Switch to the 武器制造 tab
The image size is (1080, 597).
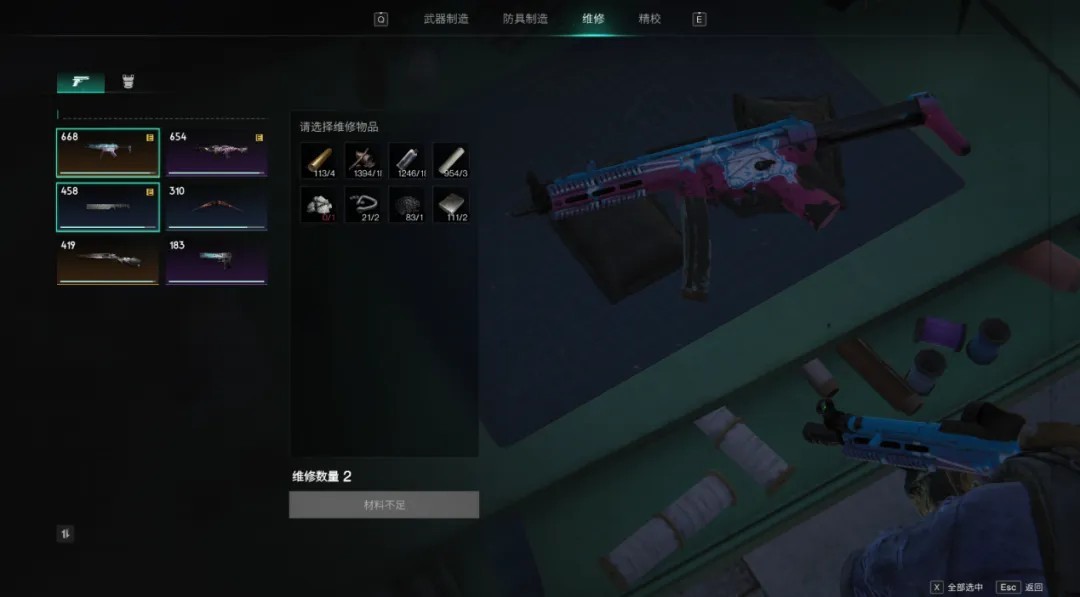click(446, 19)
